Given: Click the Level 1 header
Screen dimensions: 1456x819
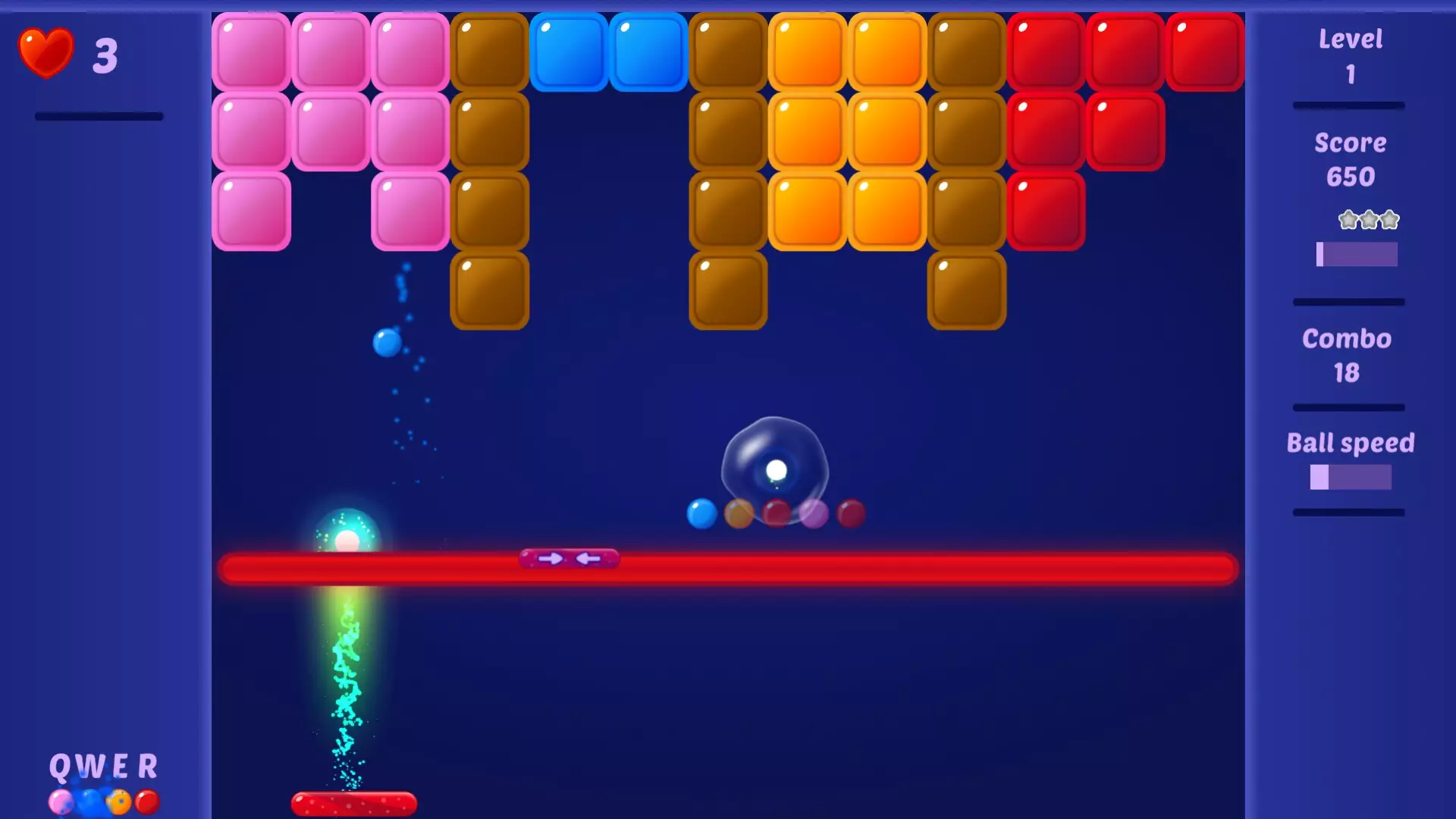Looking at the screenshot, I should (1350, 39).
